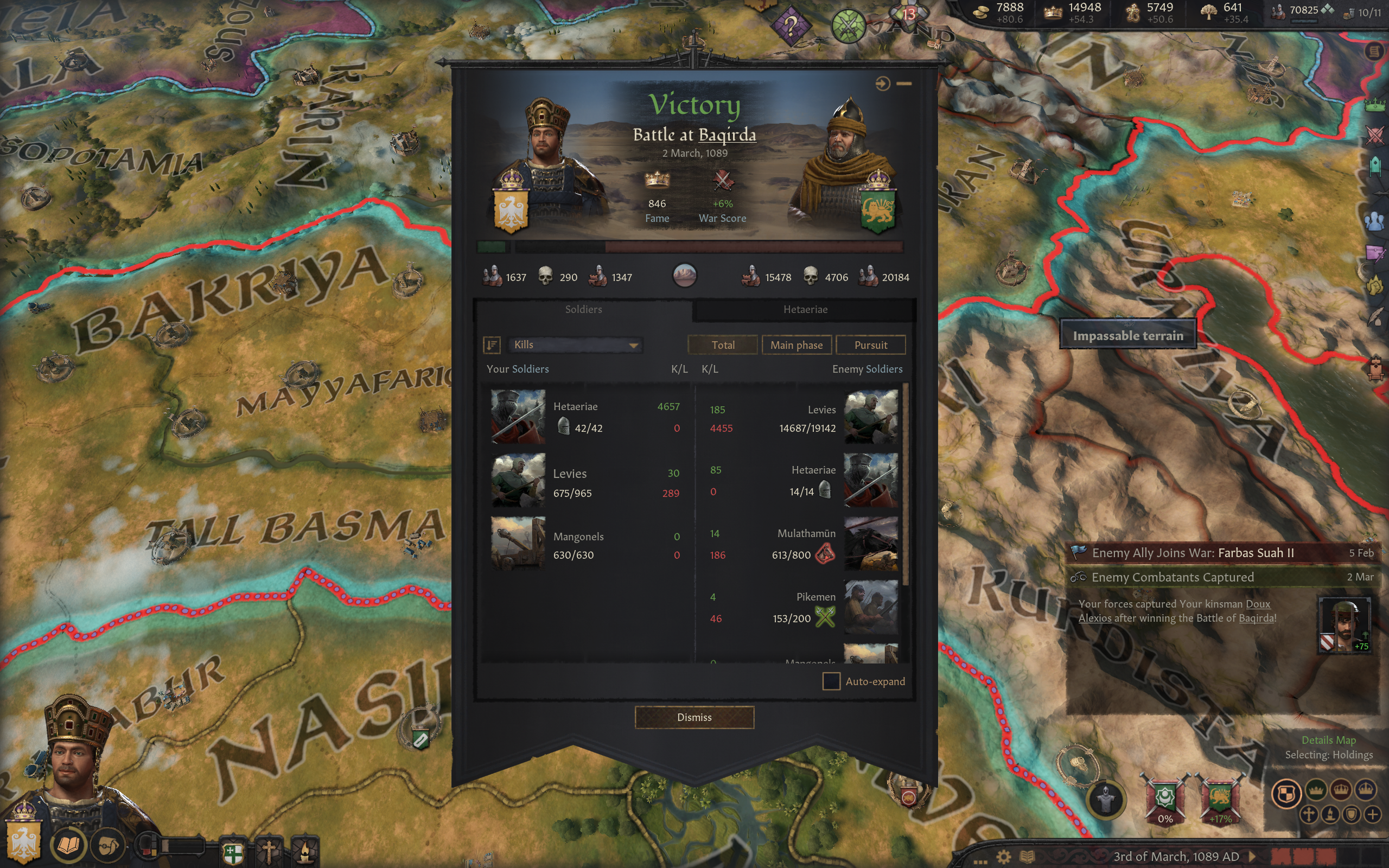Show Pursuit phase statistics

(870, 345)
